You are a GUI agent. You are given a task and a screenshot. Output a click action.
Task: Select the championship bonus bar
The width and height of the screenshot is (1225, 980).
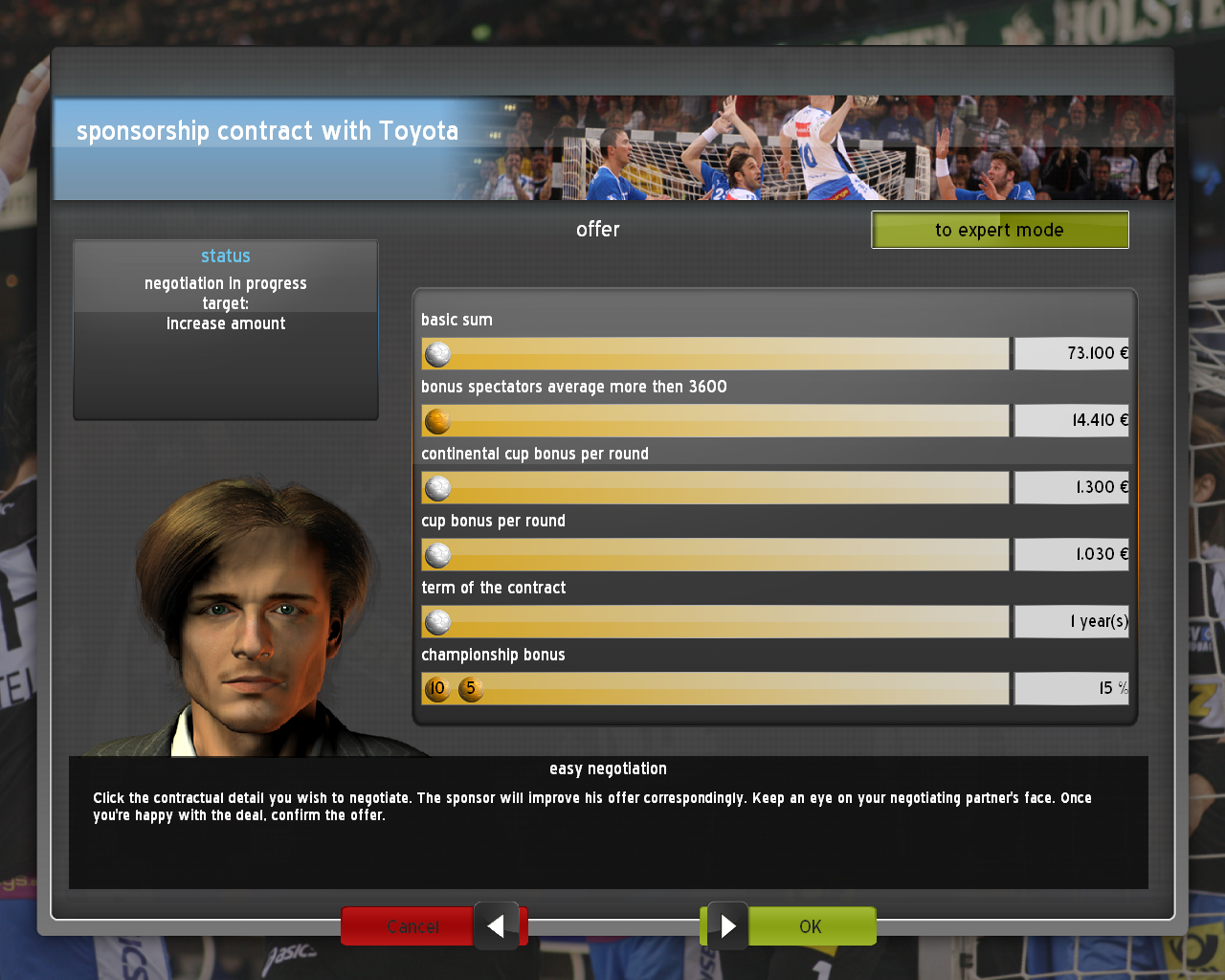715,689
